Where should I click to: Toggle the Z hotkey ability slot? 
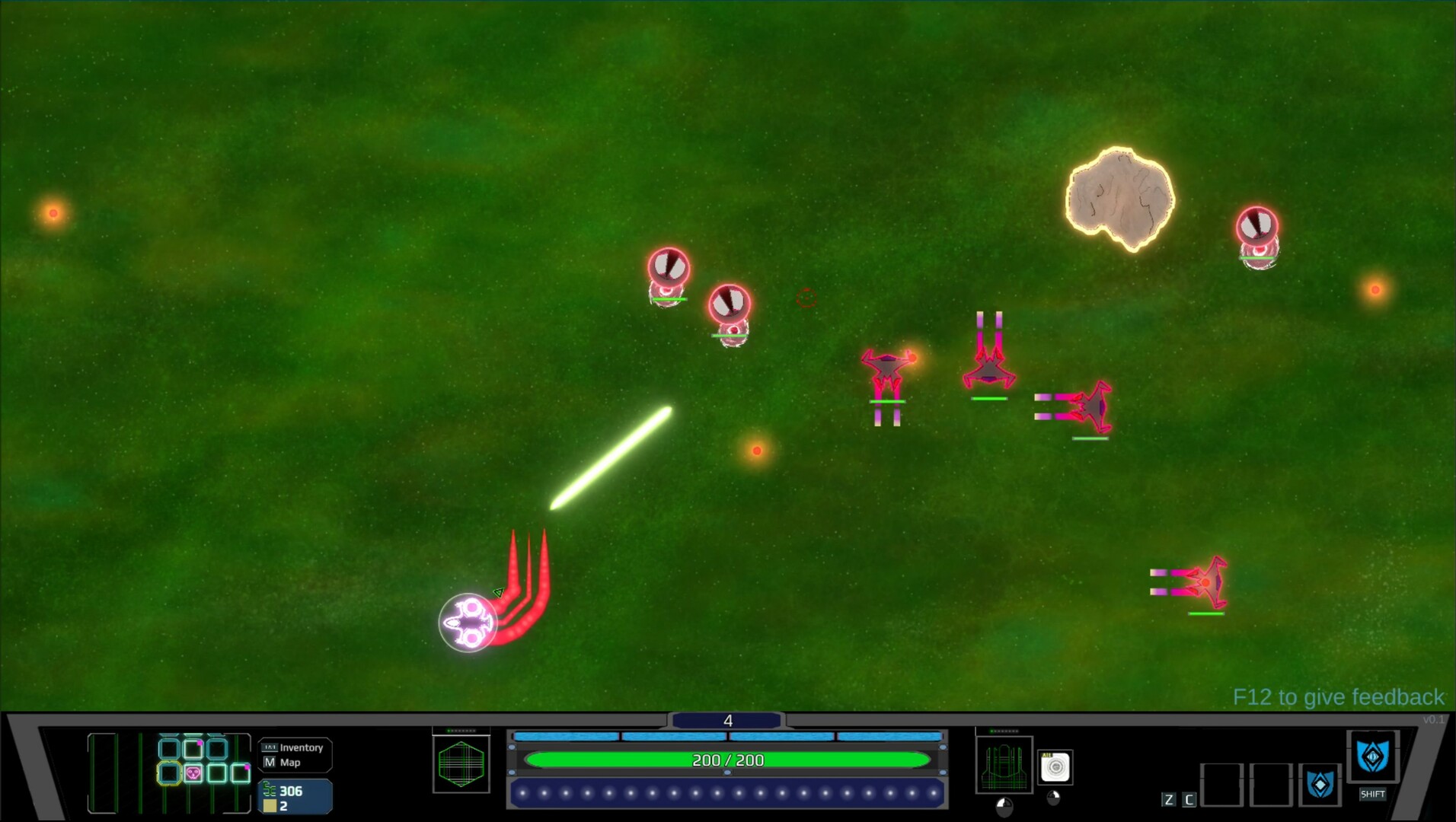(1169, 798)
